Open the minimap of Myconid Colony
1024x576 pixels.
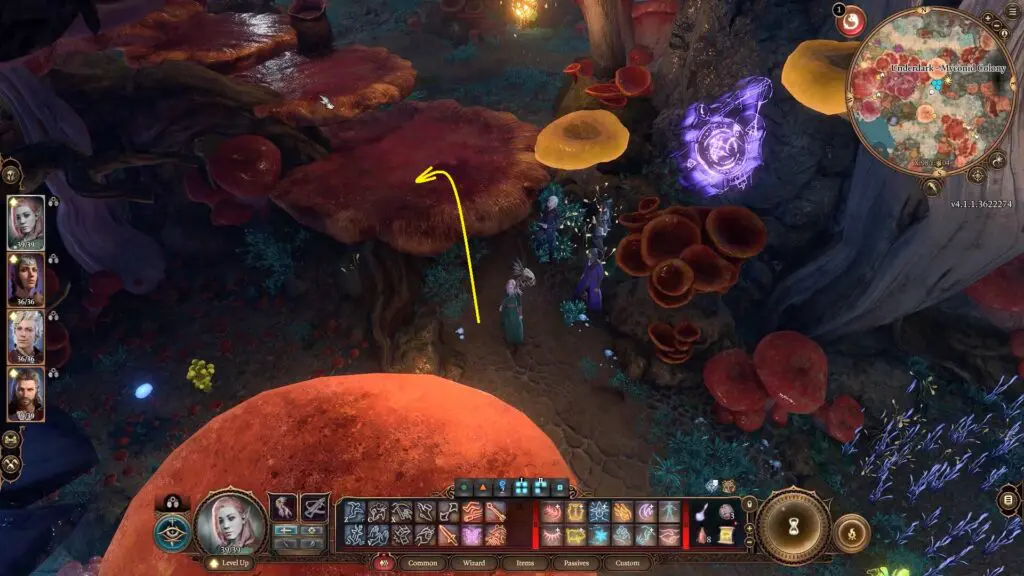(930, 90)
